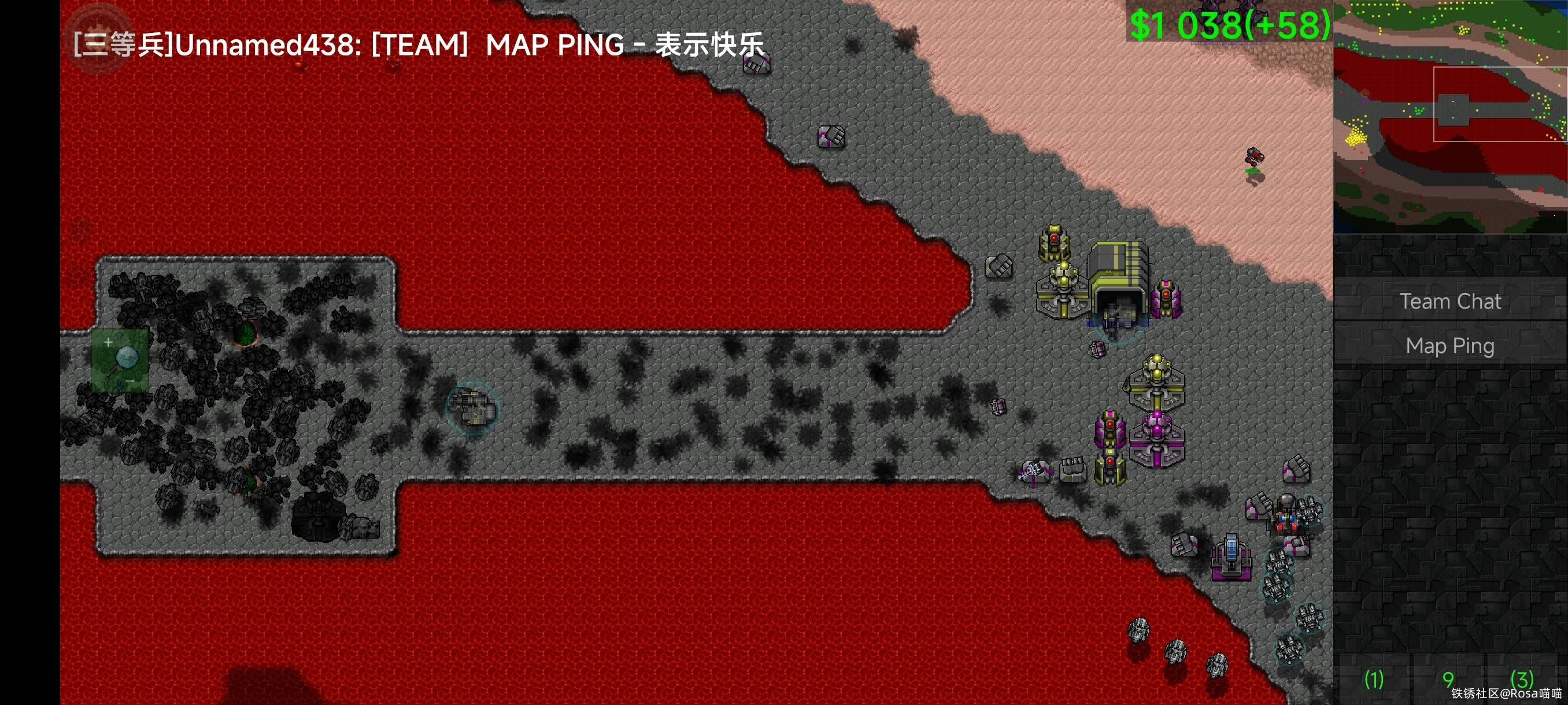This screenshot has height=705, width=1568.
Task: Select control group (1)
Action: click(1373, 678)
